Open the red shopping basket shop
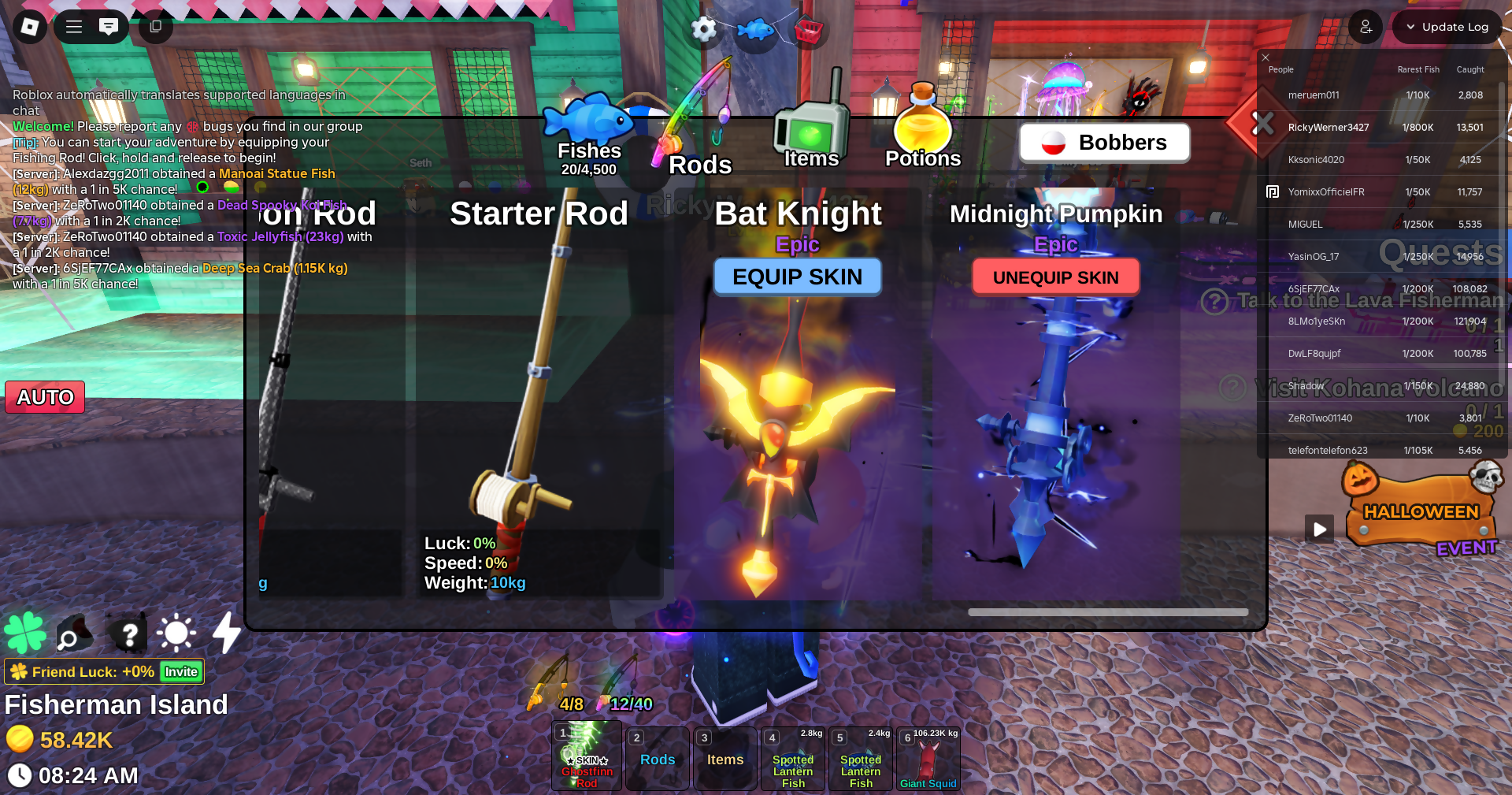Image resolution: width=1512 pixels, height=795 pixels. [x=809, y=32]
